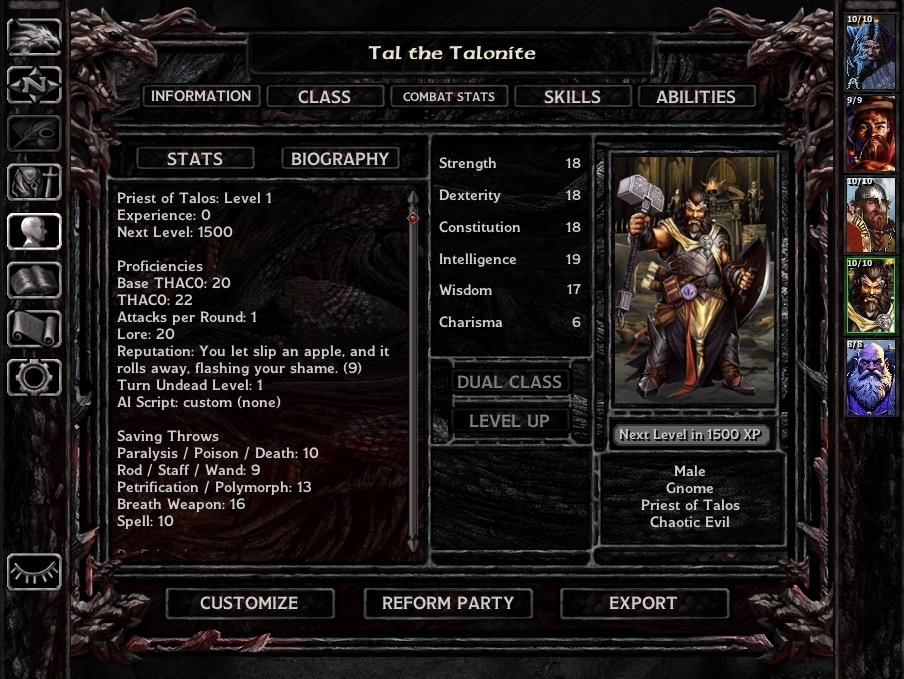View the Skills tab
The height and width of the screenshot is (679, 904).
[572, 97]
